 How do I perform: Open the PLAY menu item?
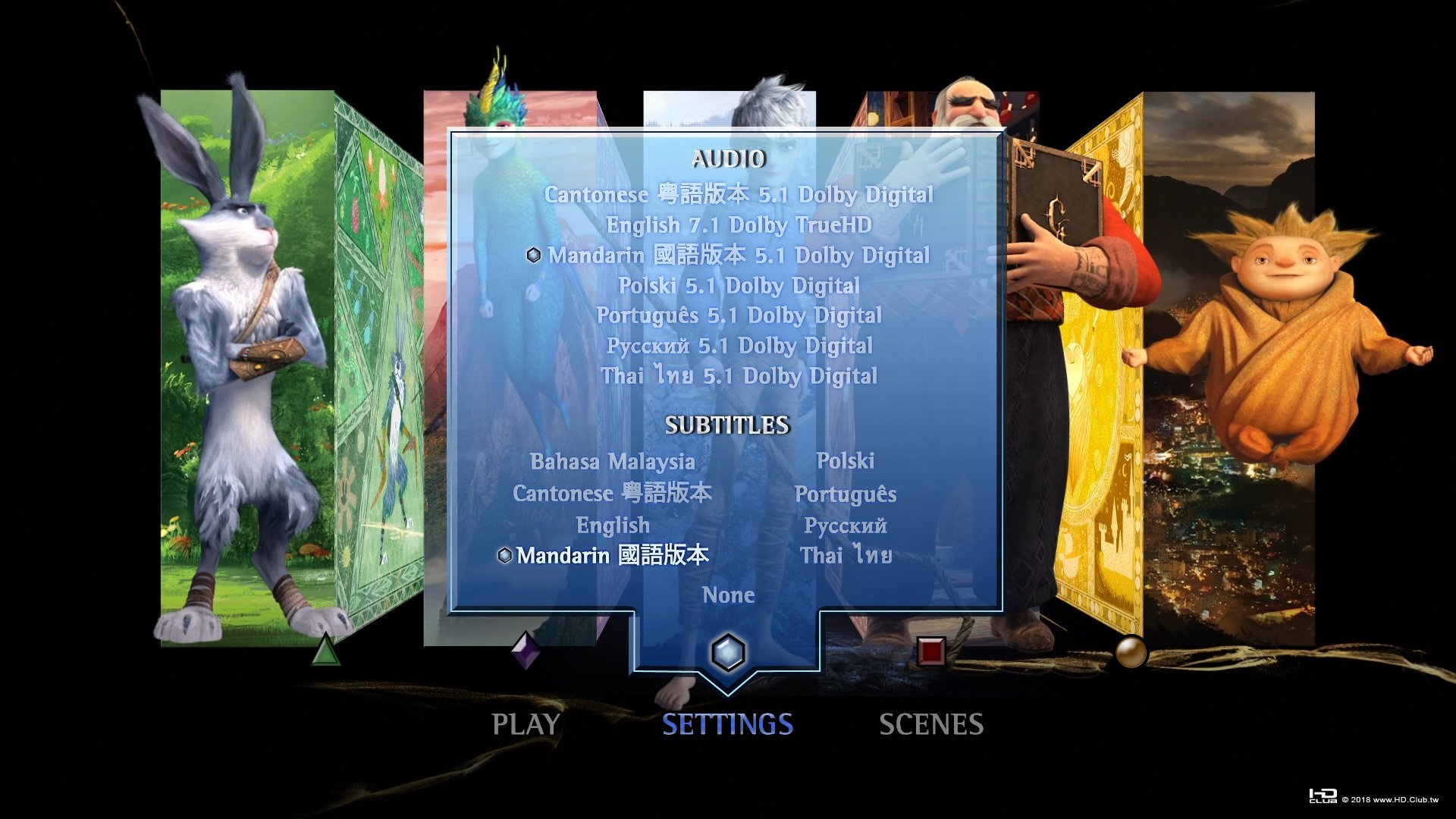526,724
